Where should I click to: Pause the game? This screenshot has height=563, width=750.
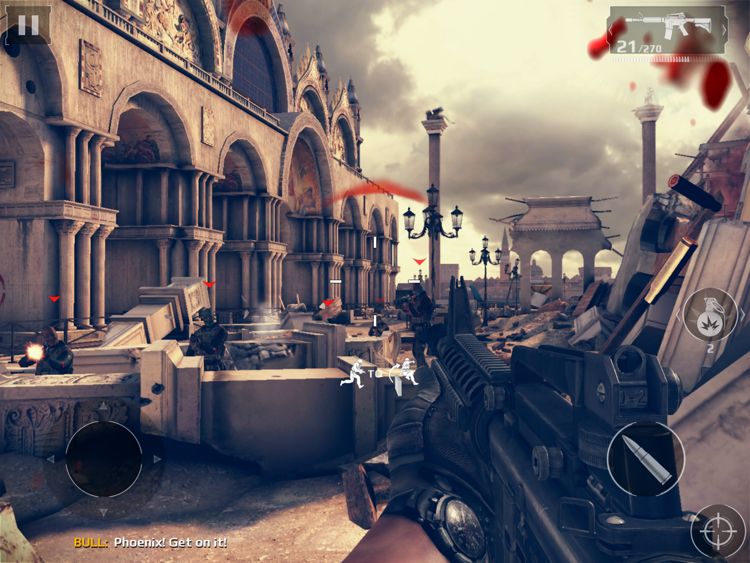(26, 24)
